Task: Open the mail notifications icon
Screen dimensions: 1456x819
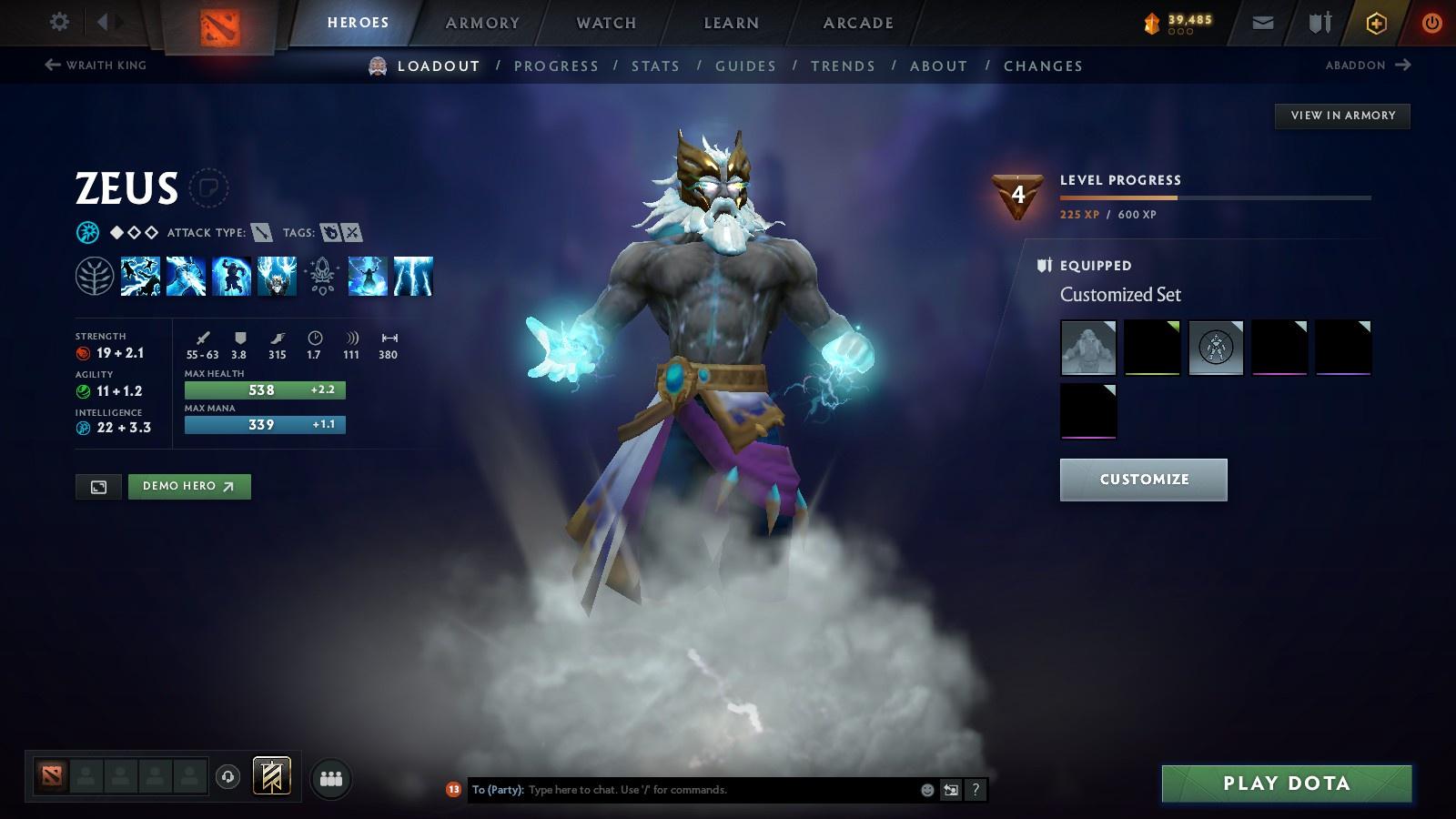Action: point(1263,22)
